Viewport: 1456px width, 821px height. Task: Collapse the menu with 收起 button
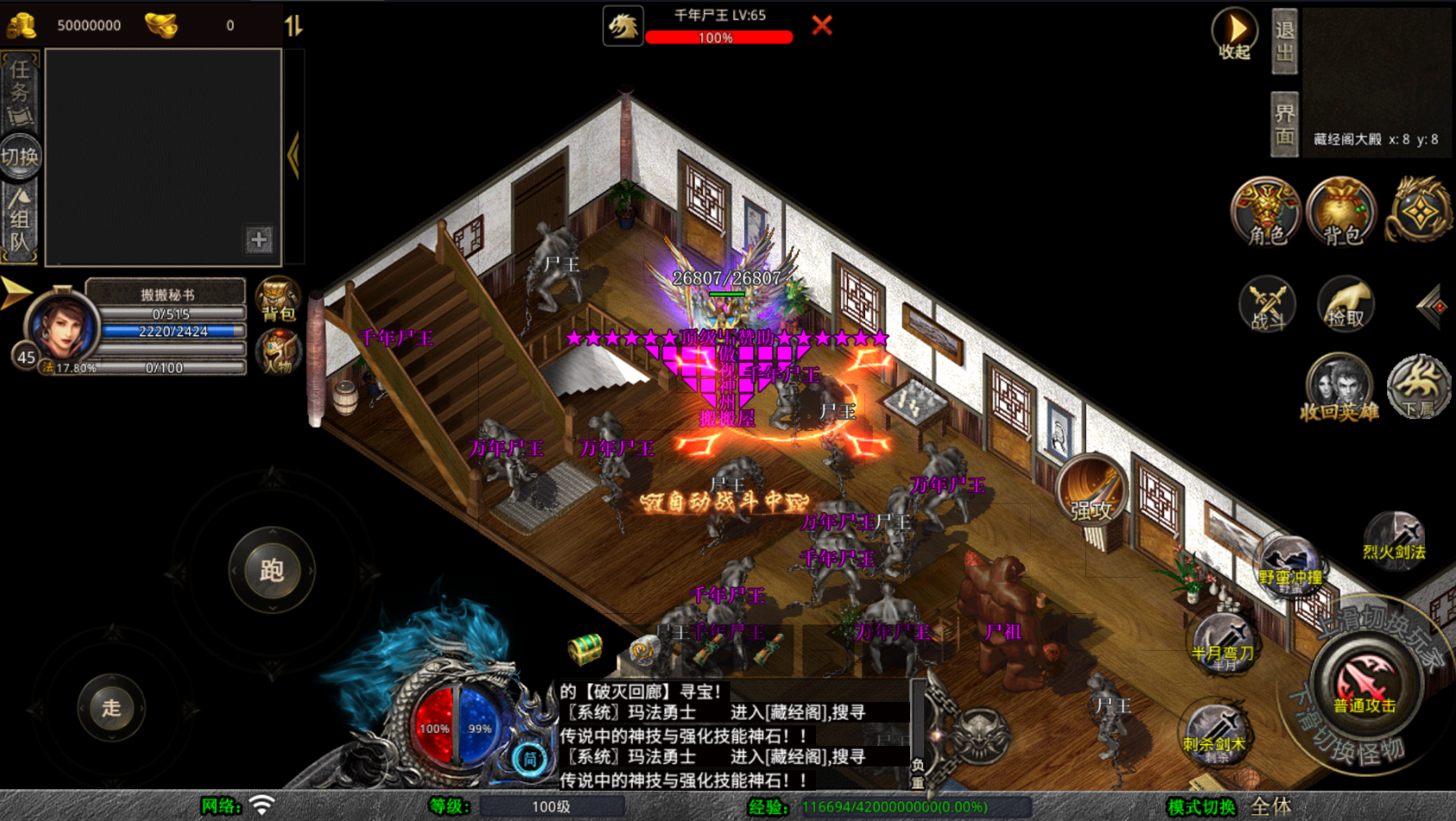(x=1234, y=34)
